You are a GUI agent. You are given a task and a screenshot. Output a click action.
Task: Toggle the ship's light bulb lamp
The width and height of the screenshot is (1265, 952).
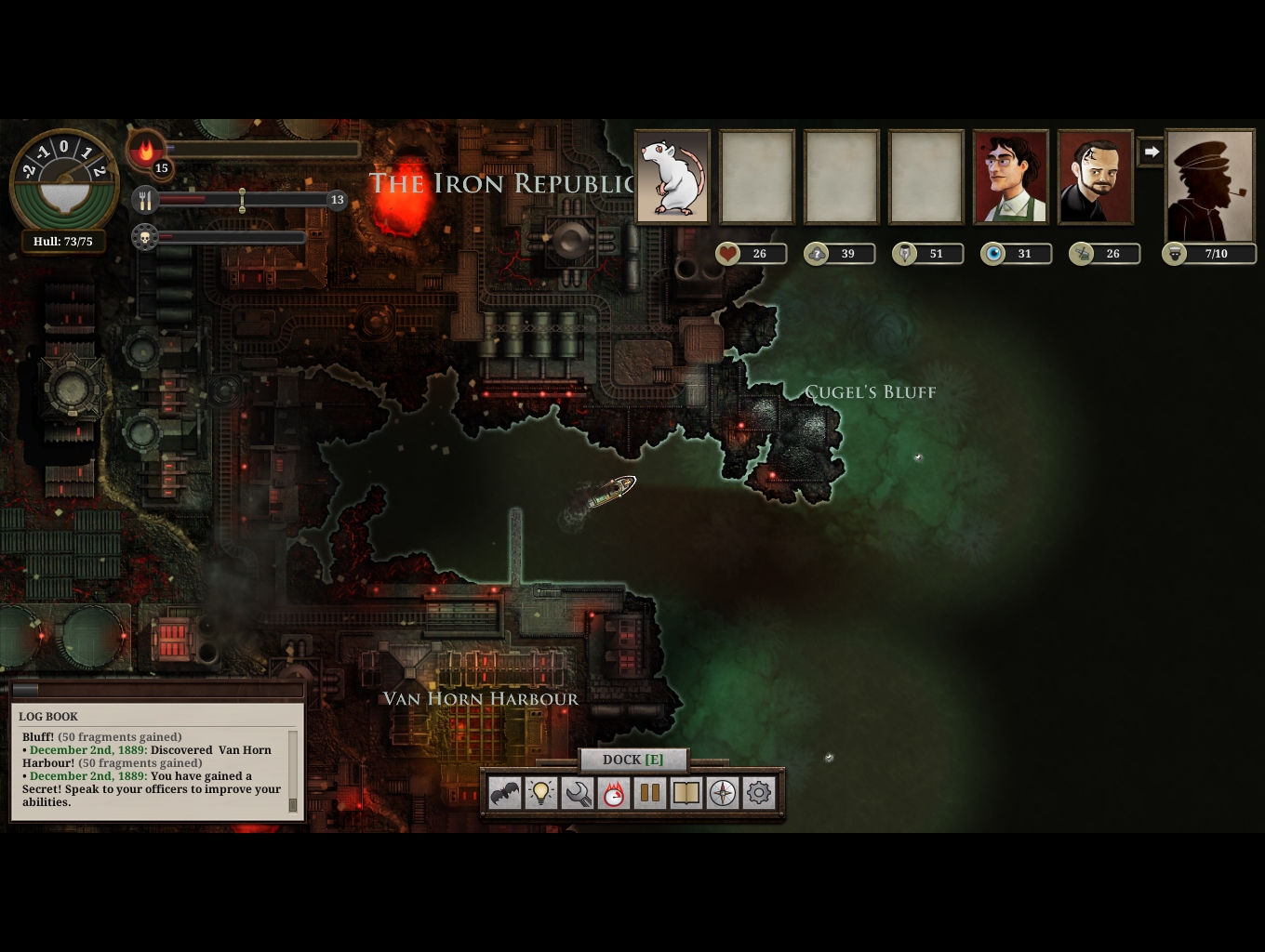(541, 793)
